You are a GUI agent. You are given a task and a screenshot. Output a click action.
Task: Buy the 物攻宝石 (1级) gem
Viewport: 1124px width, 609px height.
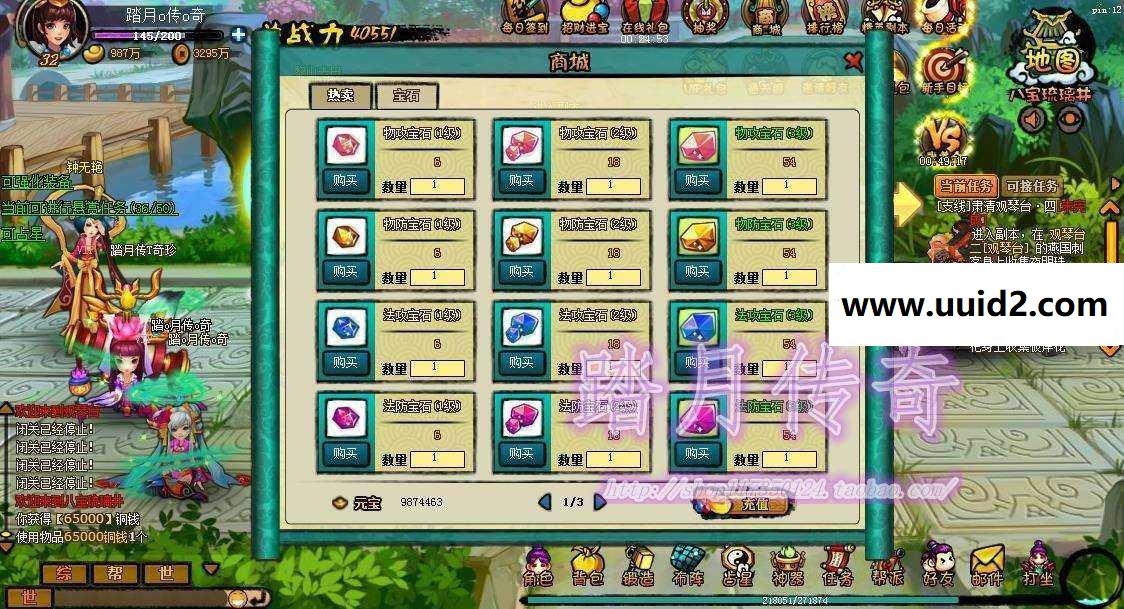tap(345, 181)
